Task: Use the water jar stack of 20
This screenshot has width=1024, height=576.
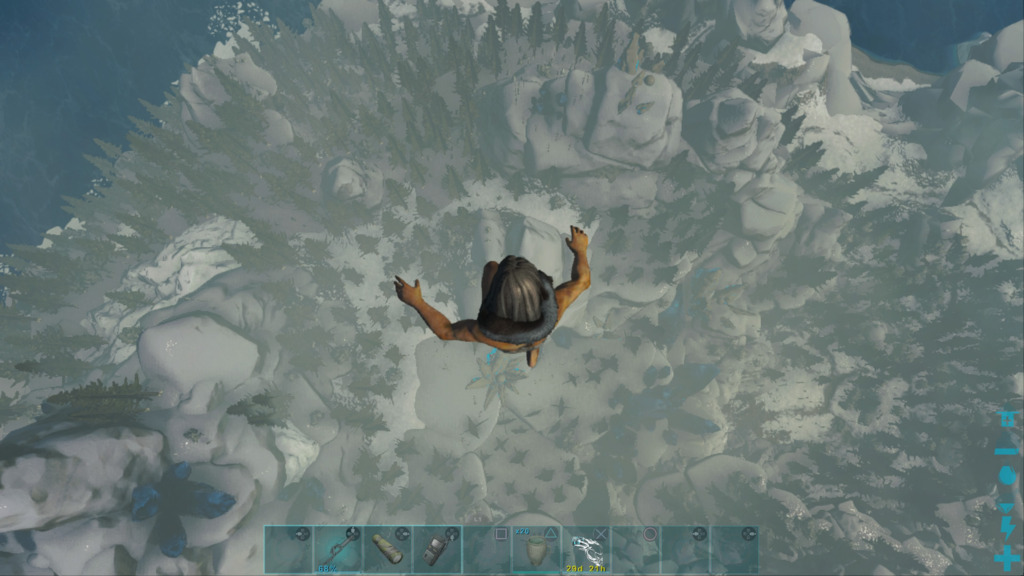Action: pyautogui.click(x=536, y=549)
